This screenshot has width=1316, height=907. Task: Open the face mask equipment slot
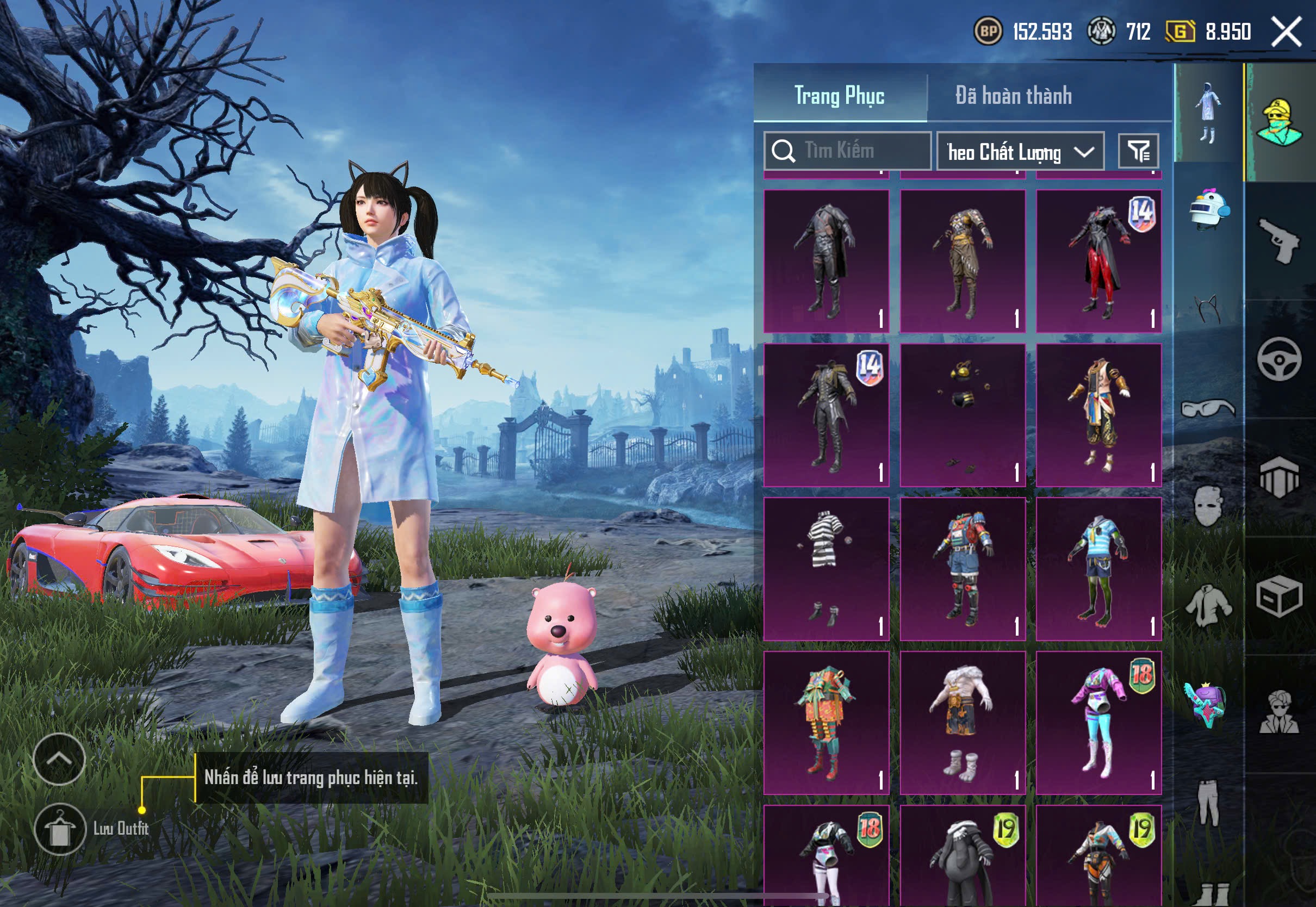[x=1208, y=506]
